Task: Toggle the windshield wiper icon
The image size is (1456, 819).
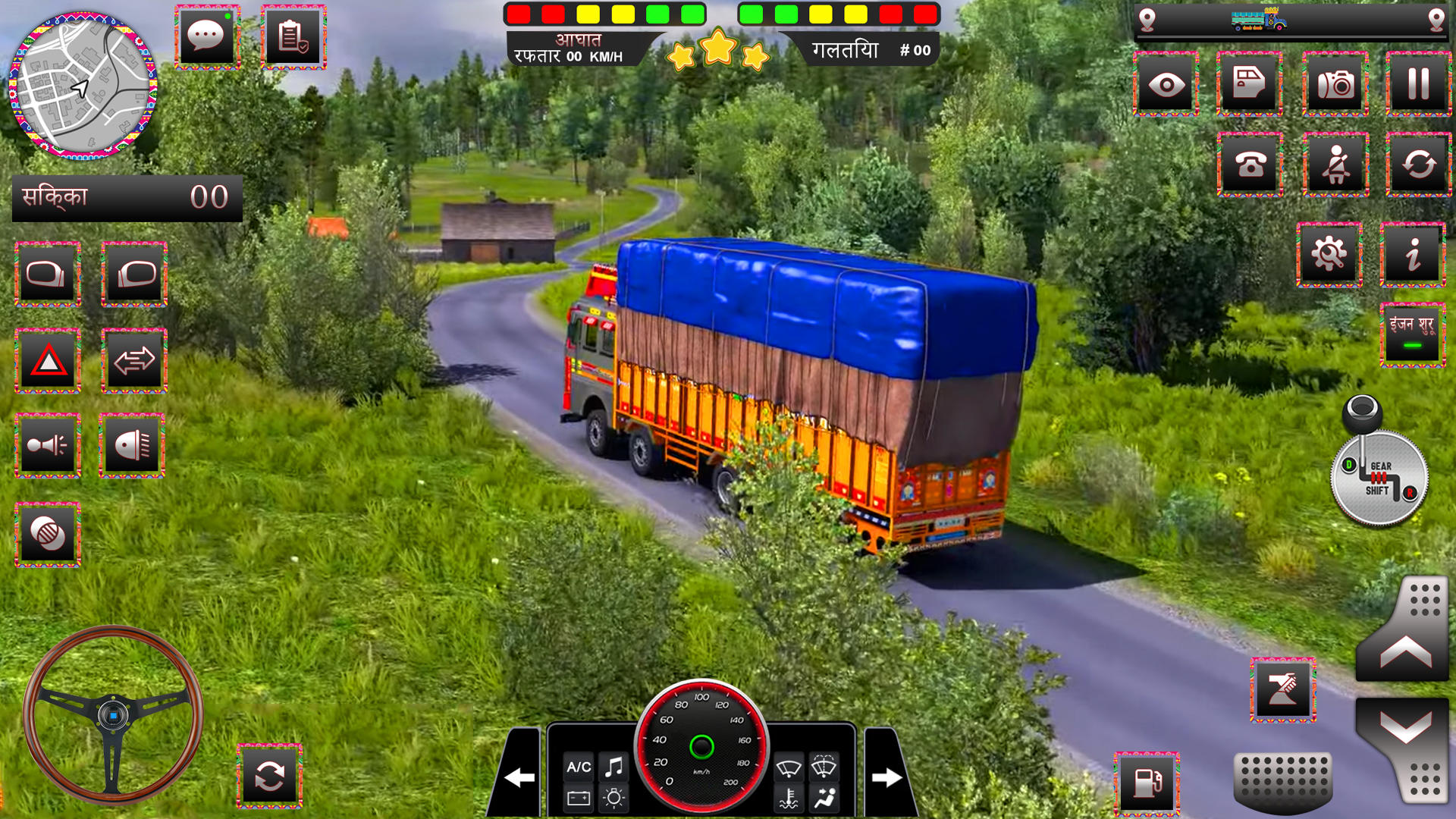Action: point(789,767)
